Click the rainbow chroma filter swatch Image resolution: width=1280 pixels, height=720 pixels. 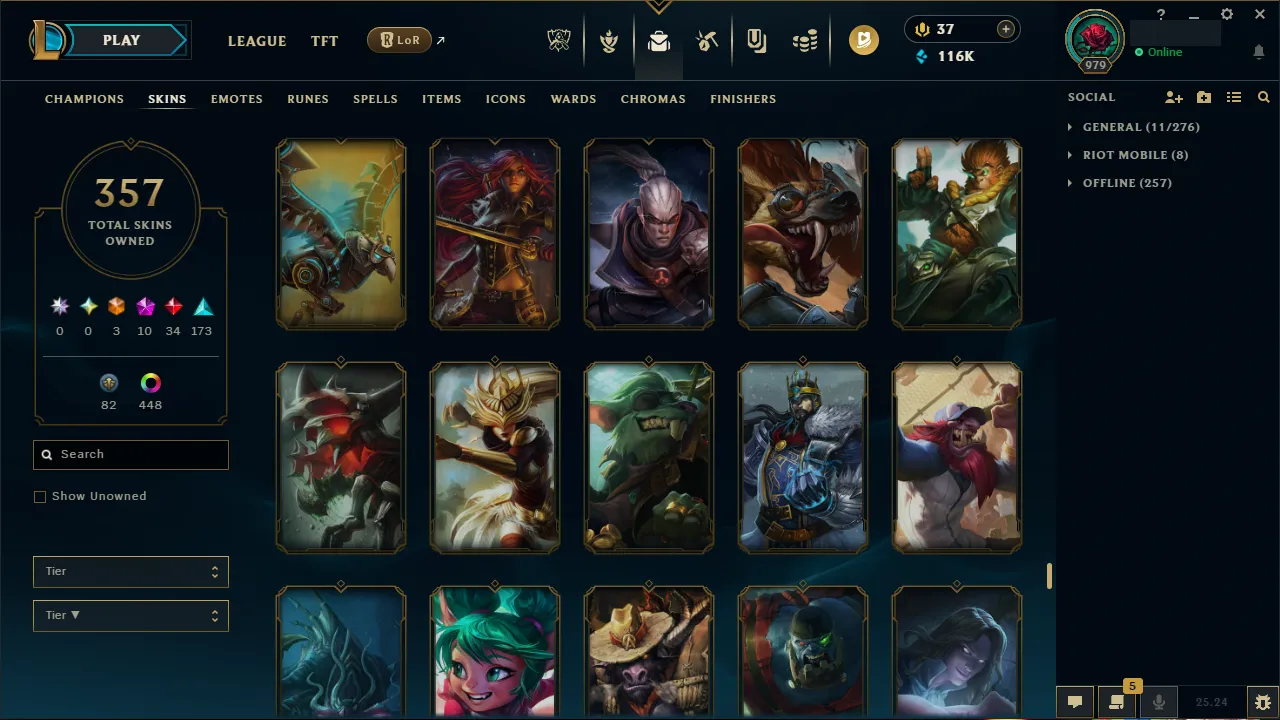pyautogui.click(x=150, y=382)
